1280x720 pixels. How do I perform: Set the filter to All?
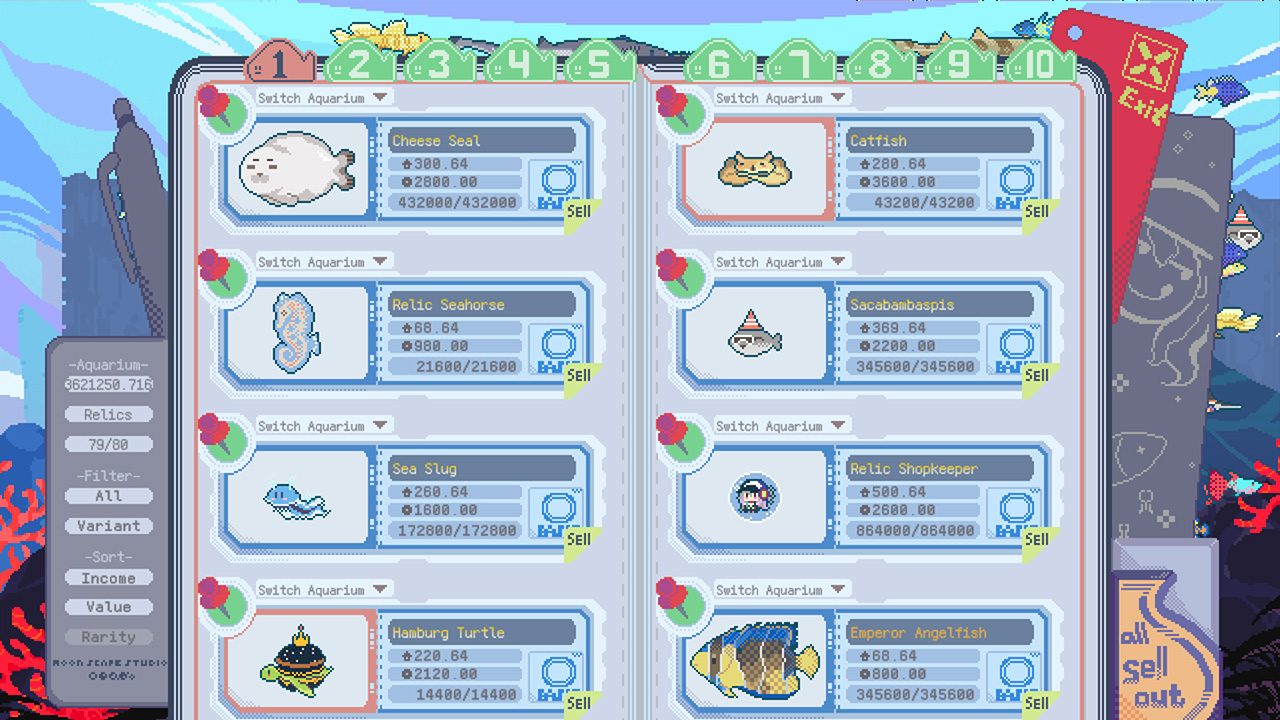click(108, 496)
